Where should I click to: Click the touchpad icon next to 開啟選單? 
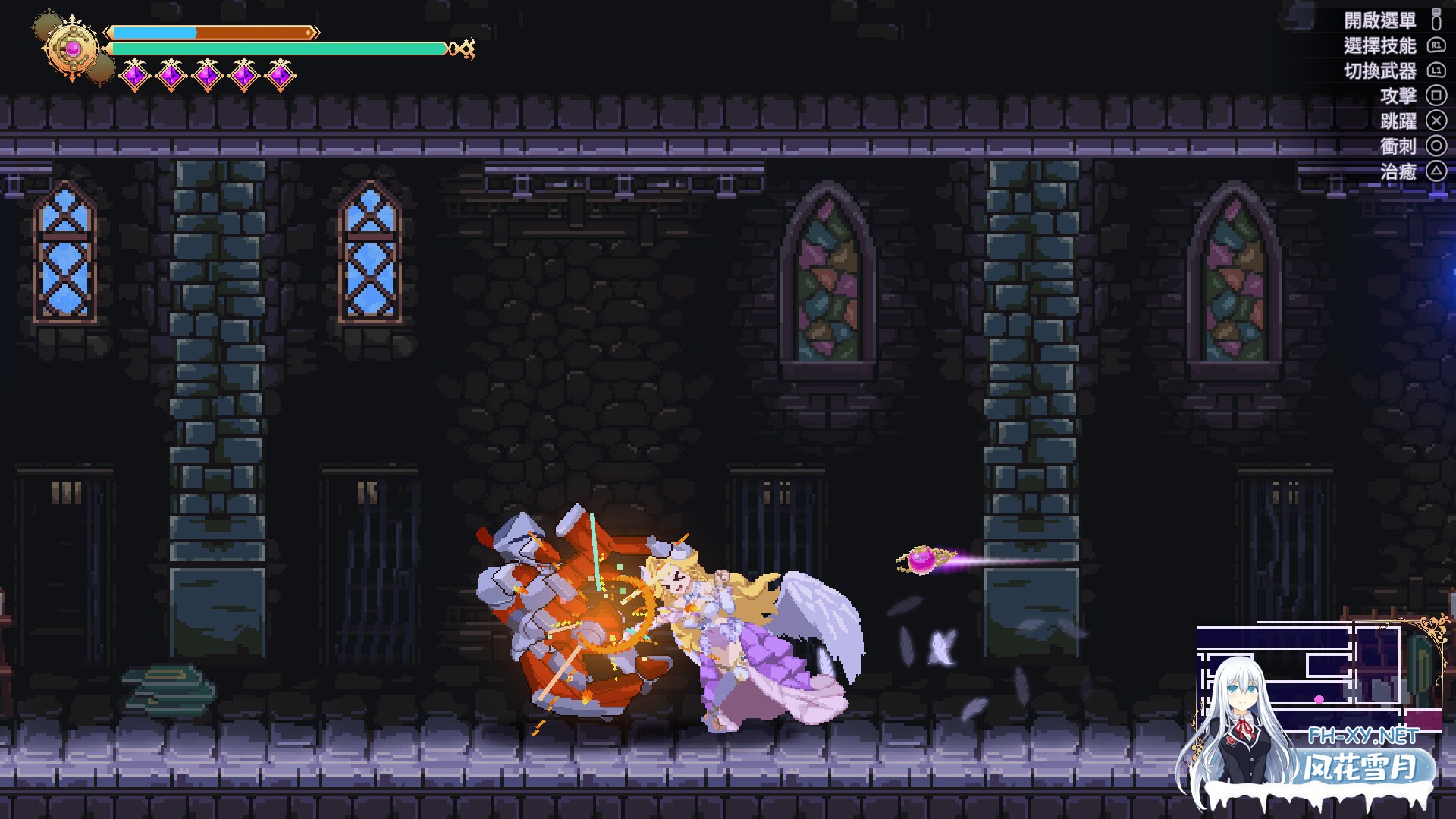1437,20
